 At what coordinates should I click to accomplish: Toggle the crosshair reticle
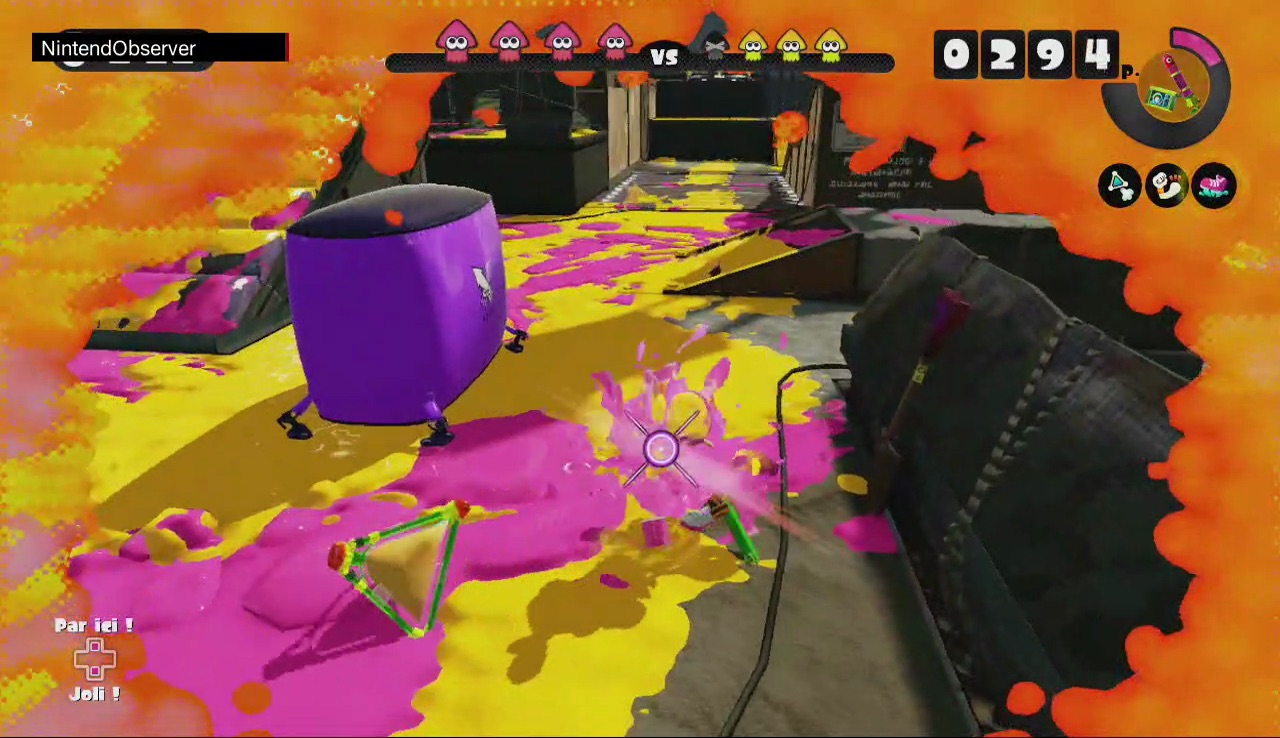point(663,447)
